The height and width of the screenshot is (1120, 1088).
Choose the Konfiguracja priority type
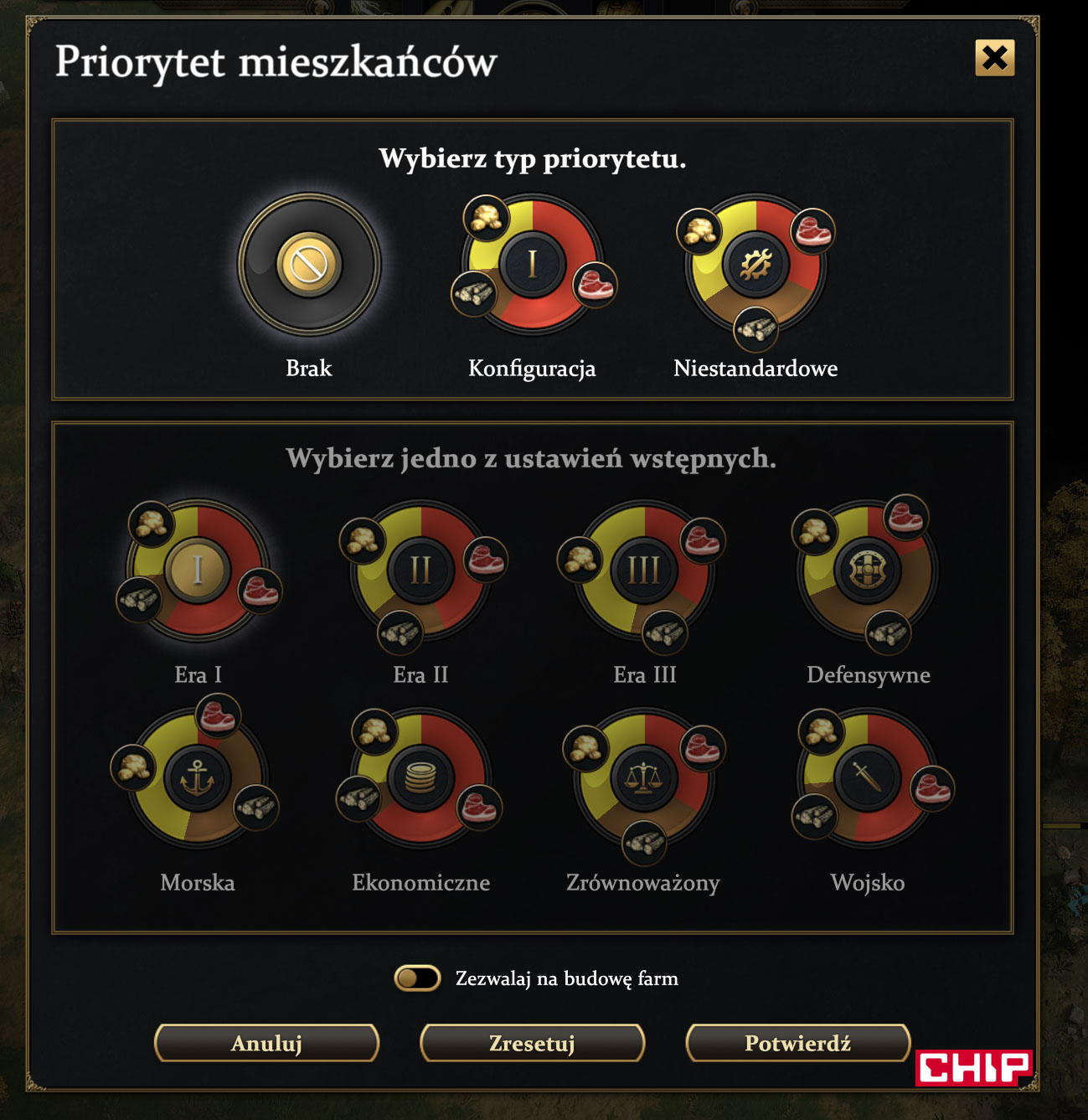point(533,265)
